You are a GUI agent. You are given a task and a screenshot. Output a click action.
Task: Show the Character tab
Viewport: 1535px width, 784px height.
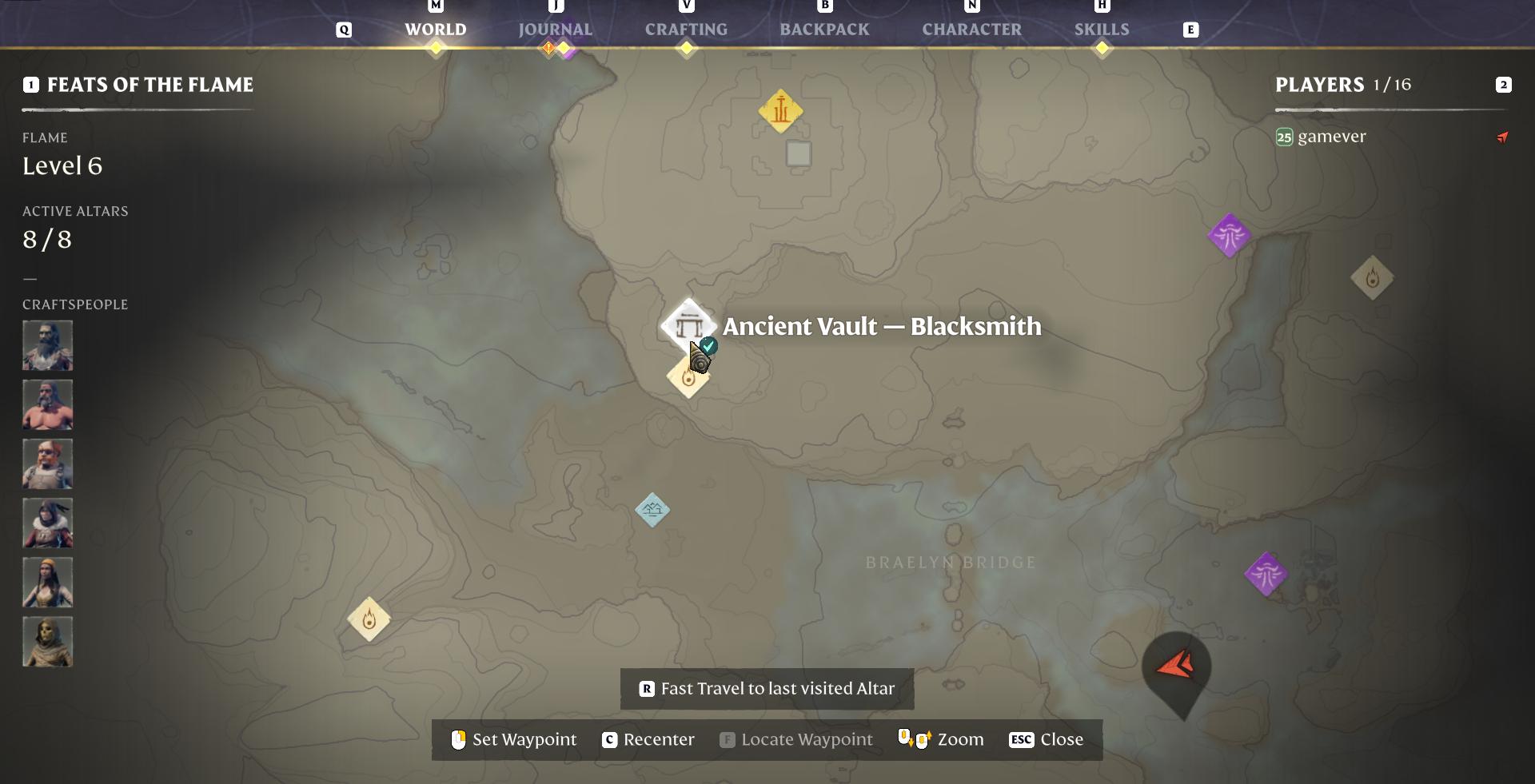coord(971,30)
